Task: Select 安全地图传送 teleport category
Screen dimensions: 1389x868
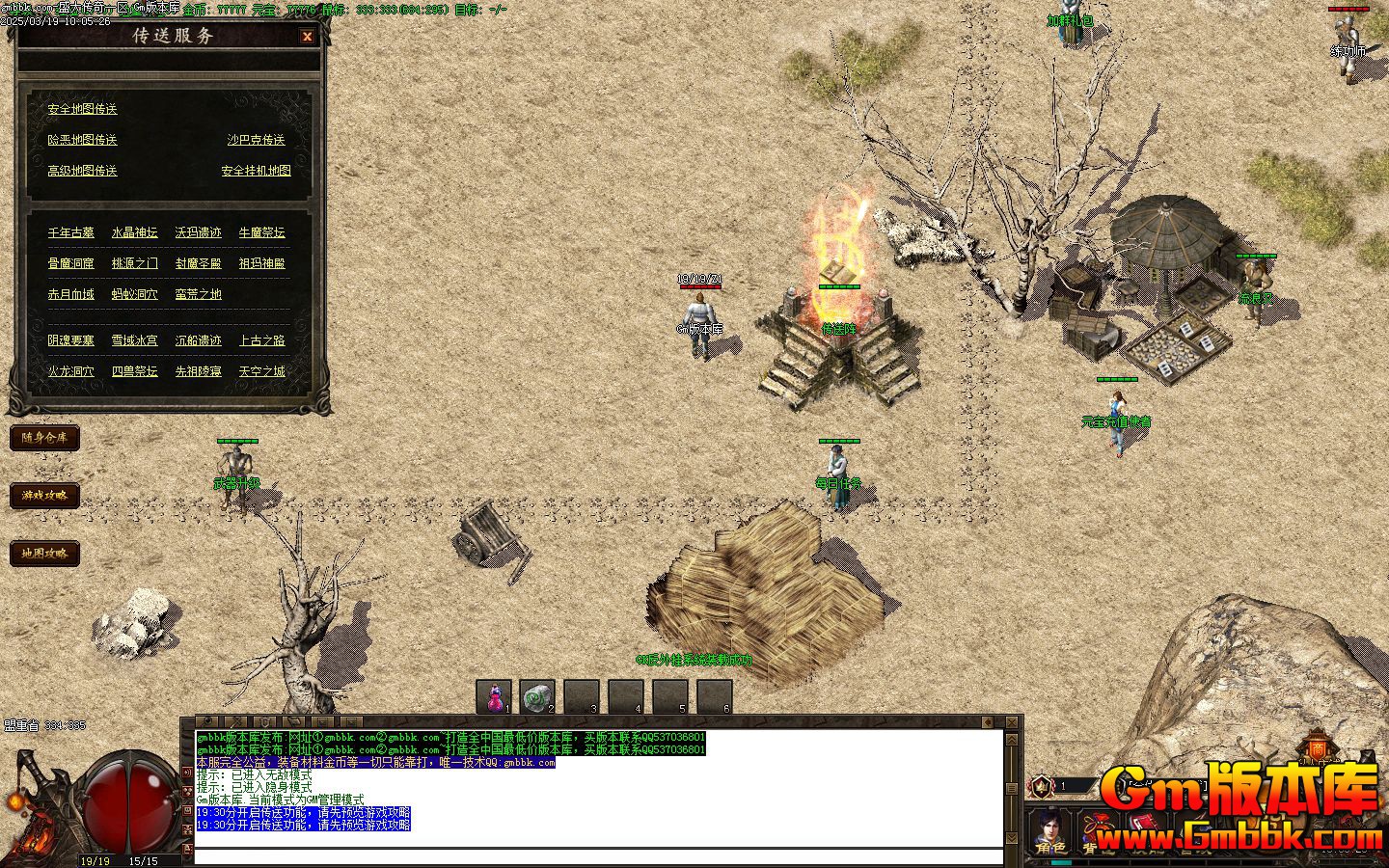Action: pyautogui.click(x=82, y=109)
